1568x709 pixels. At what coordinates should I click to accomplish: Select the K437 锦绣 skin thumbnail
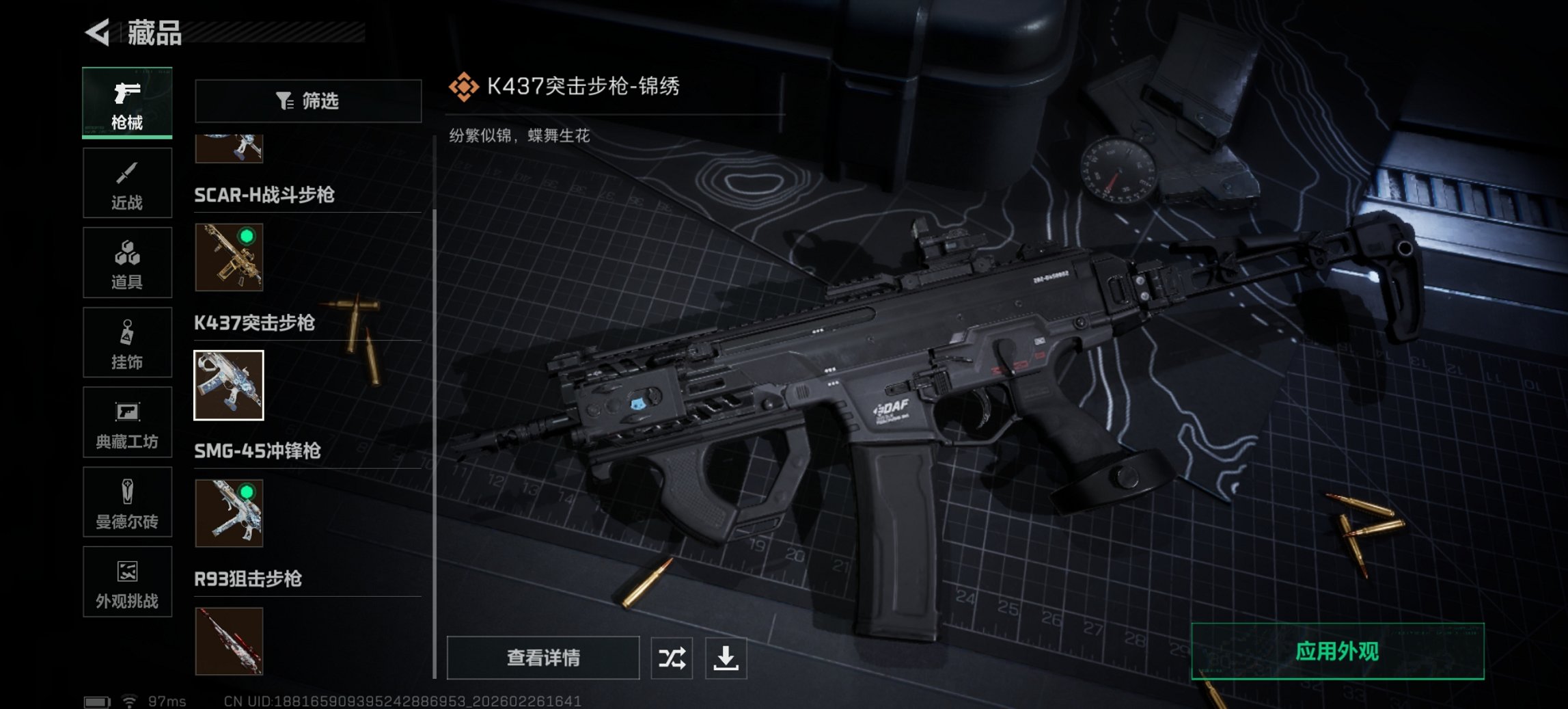(230, 386)
